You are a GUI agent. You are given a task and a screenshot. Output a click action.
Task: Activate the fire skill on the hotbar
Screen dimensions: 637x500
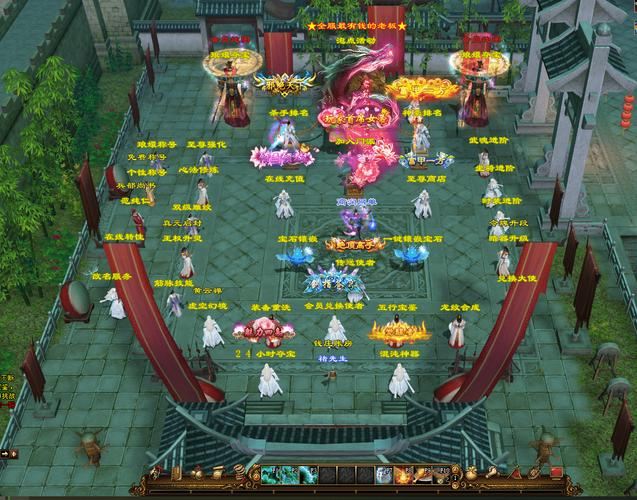click(402, 474)
